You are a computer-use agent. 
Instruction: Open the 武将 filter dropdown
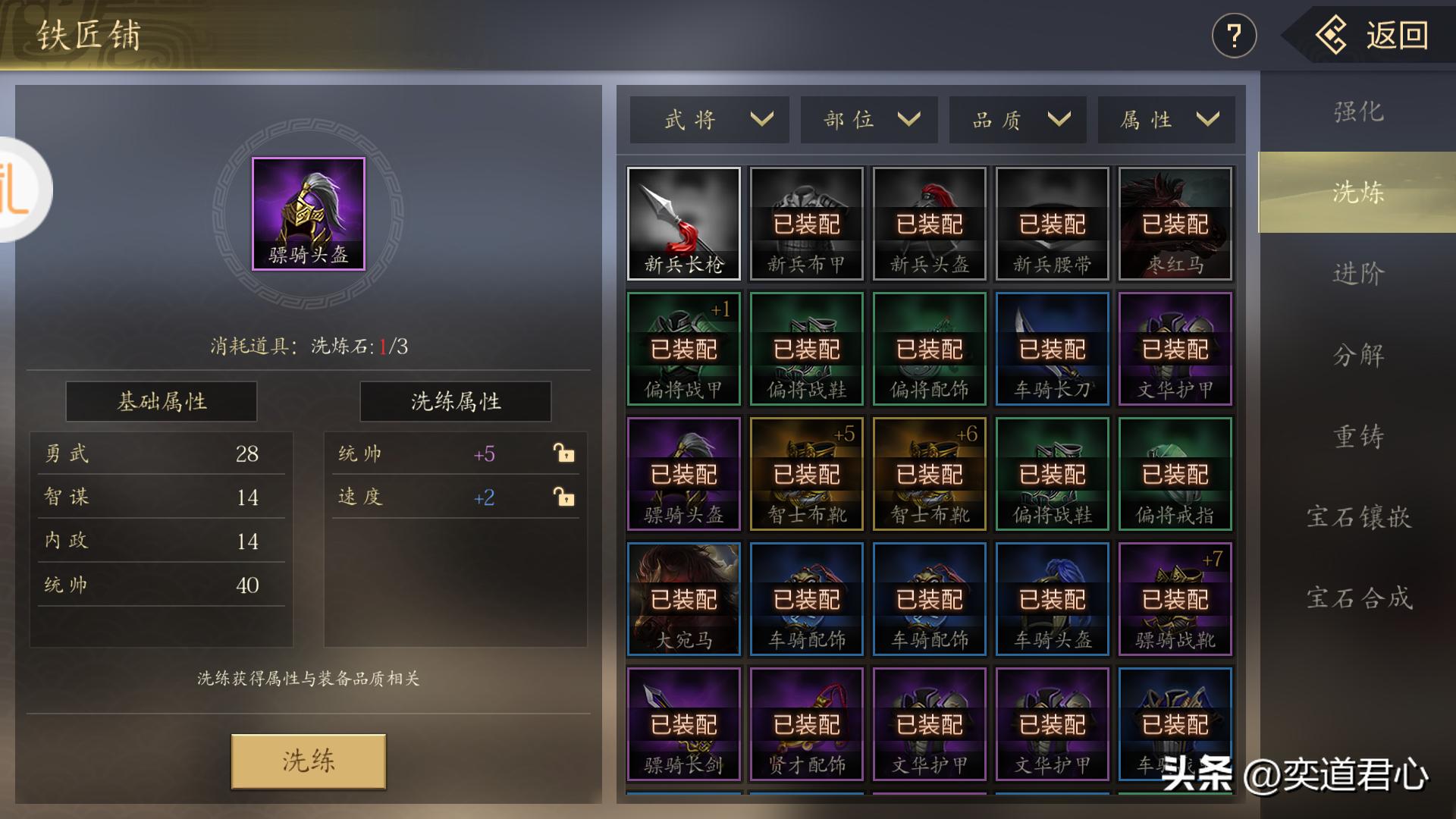coord(708,119)
